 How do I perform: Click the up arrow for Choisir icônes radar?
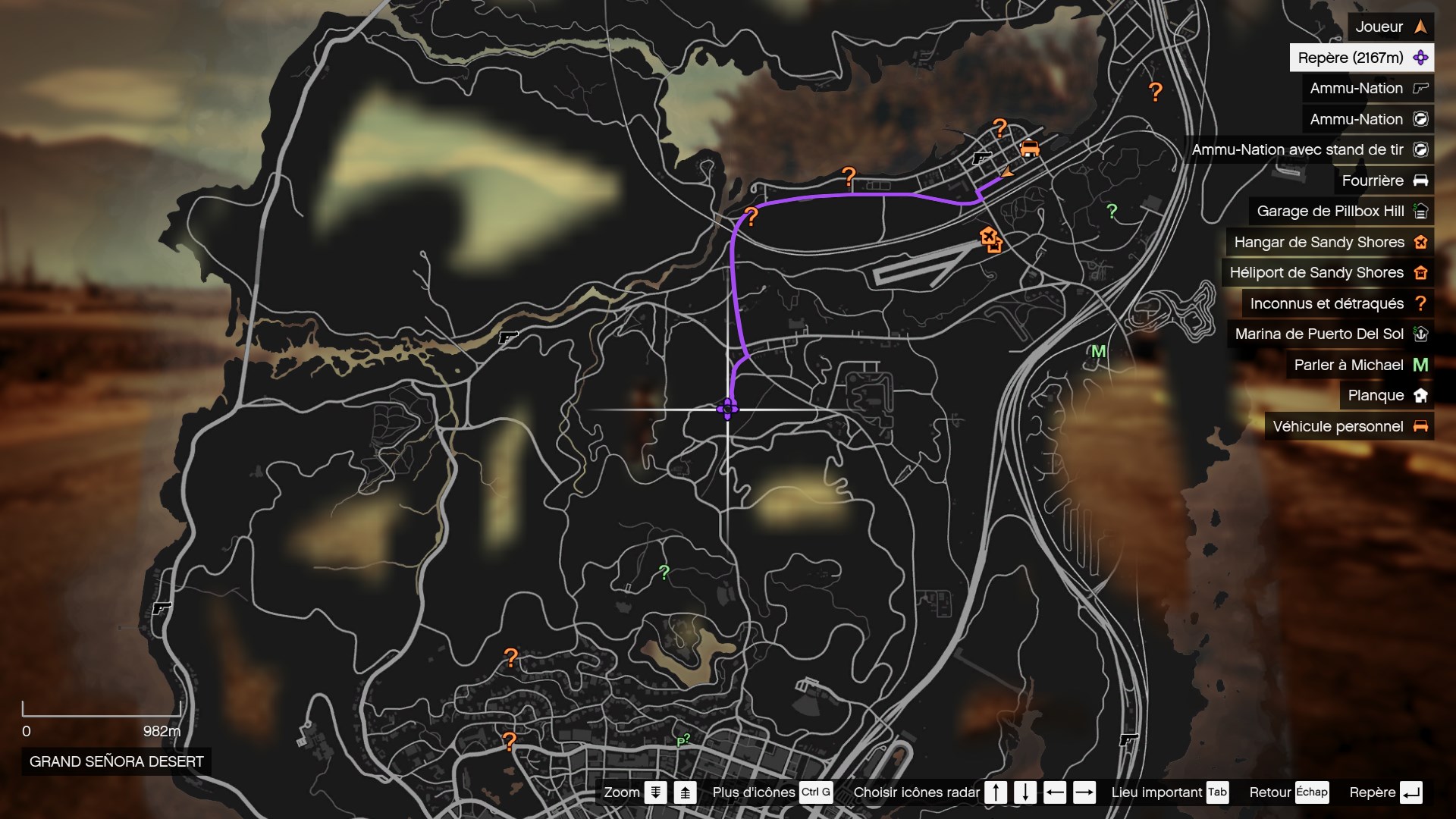tap(996, 792)
